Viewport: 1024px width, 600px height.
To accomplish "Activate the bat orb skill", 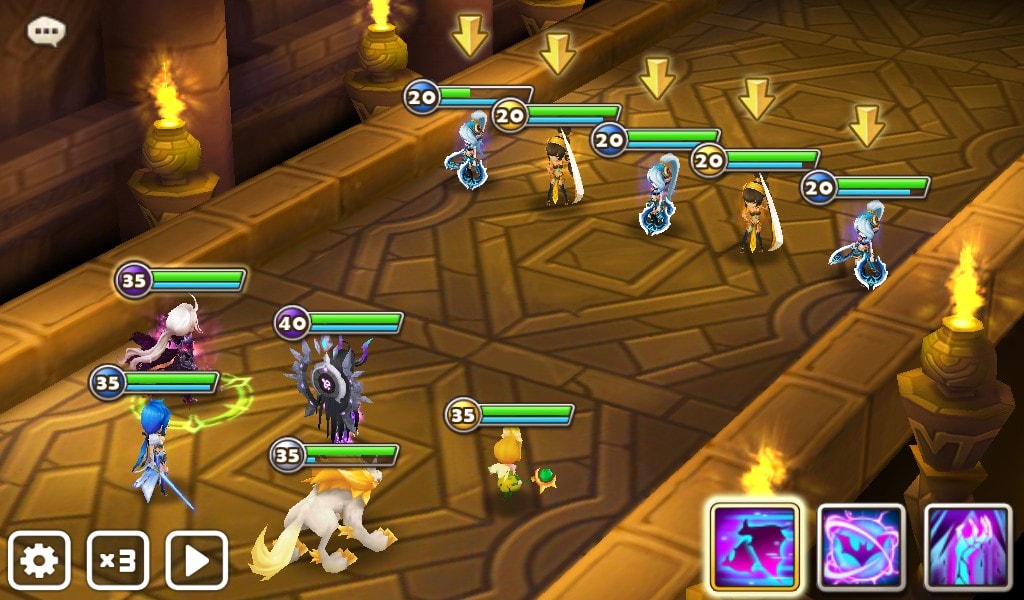I will pyautogui.click(x=861, y=546).
